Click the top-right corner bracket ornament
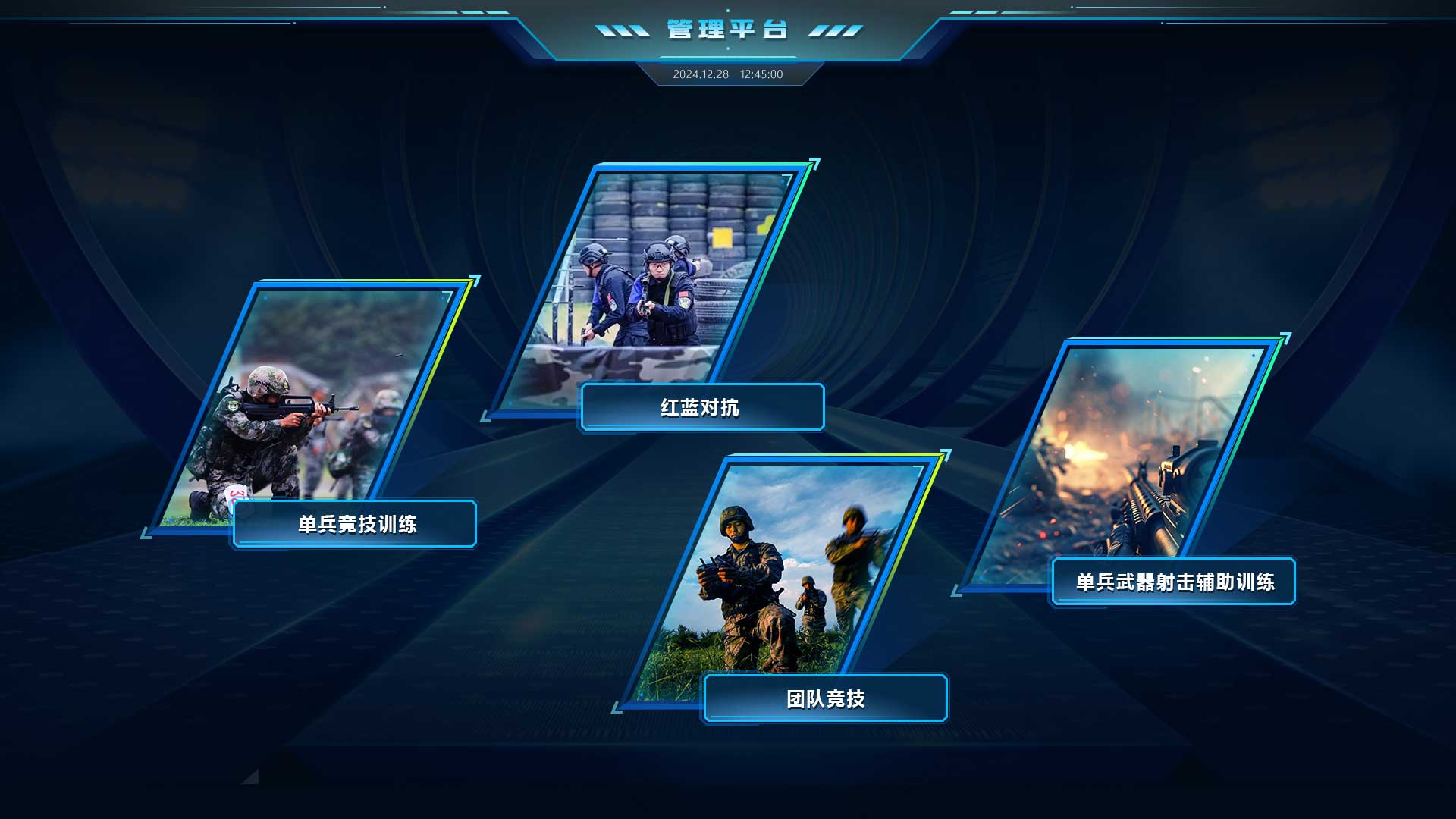Screen dimensions: 1456x819 tap(973, 11)
